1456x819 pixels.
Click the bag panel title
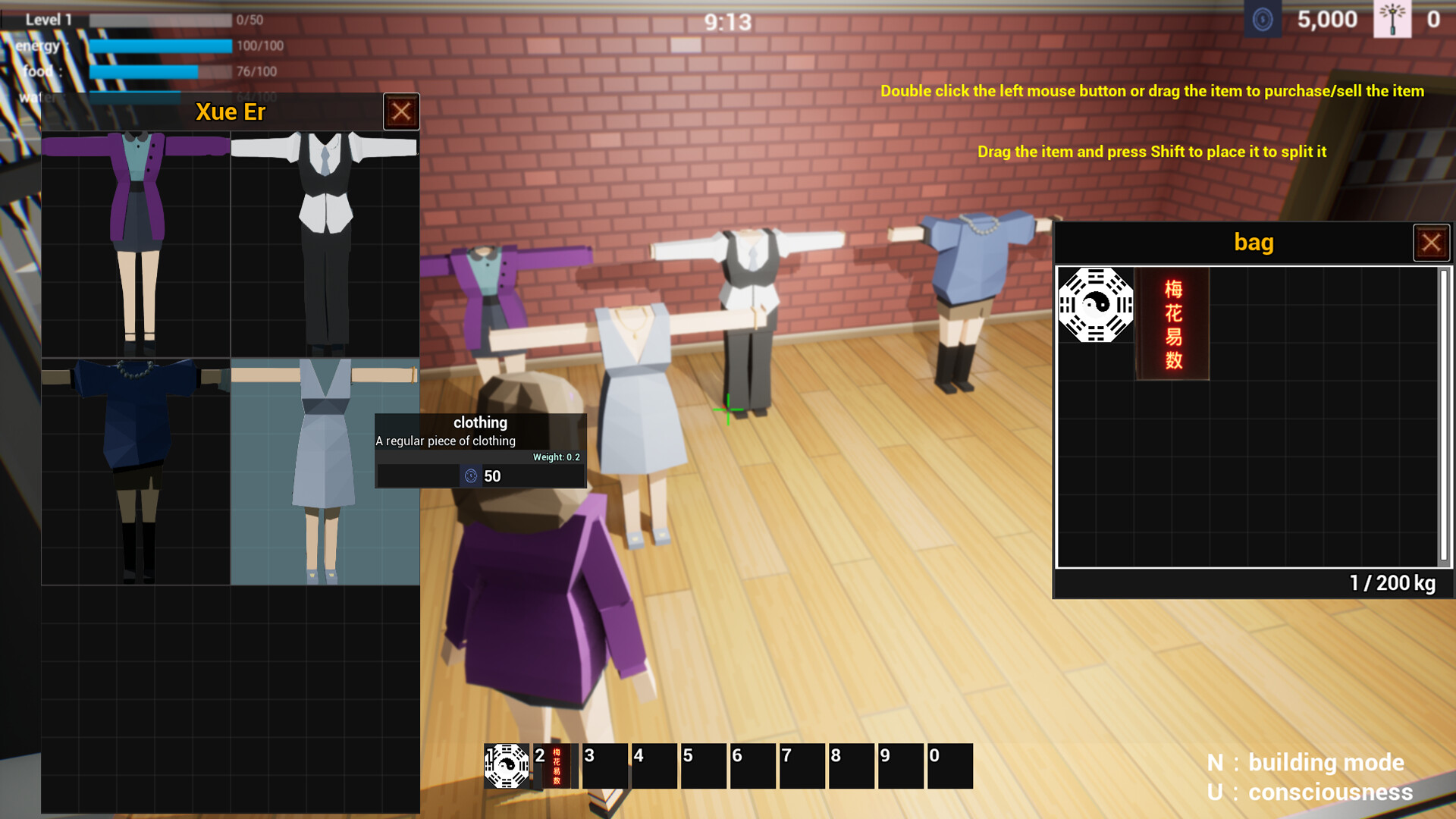coord(1254,243)
